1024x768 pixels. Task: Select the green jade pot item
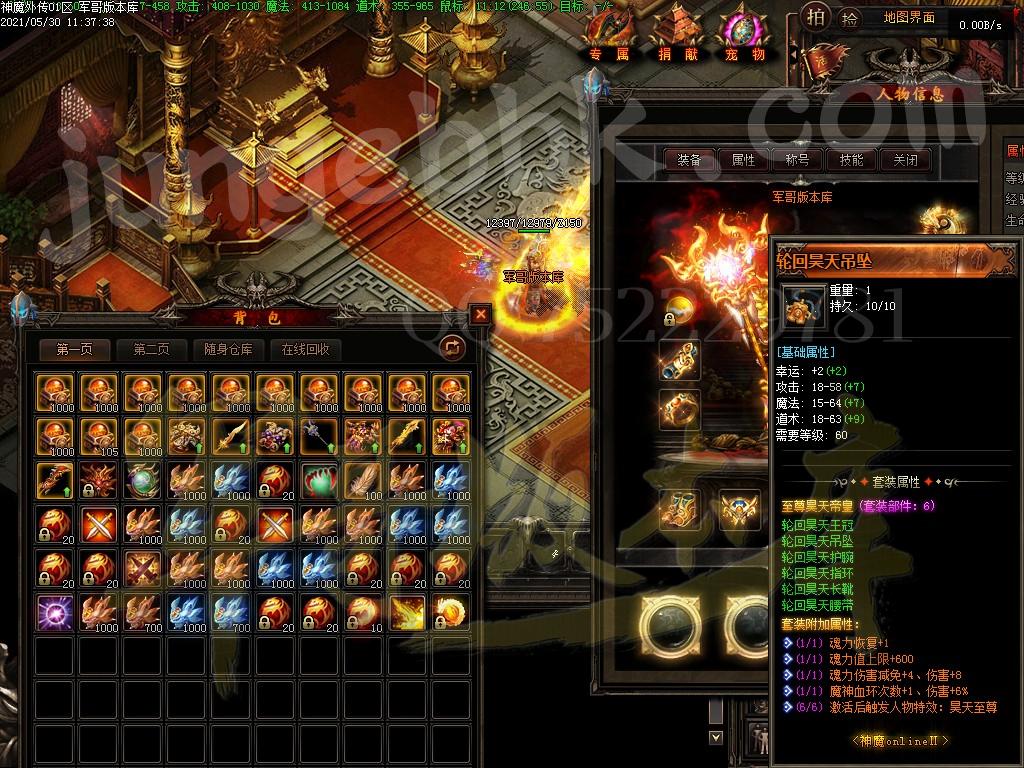point(317,479)
